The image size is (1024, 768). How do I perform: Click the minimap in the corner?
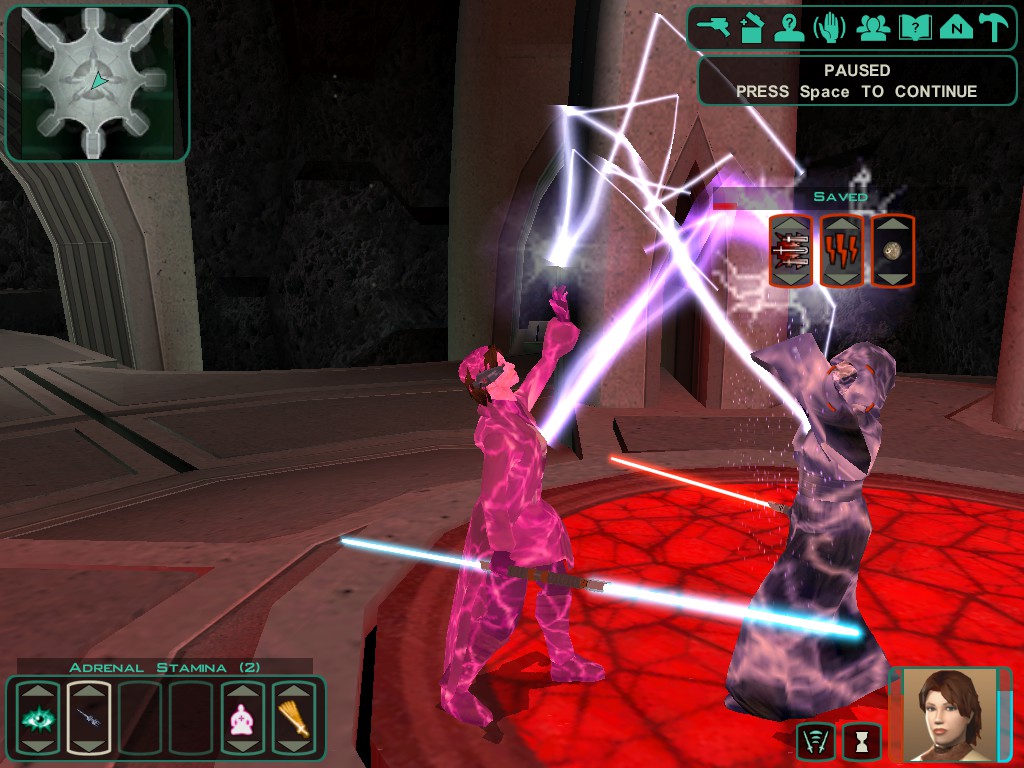coord(97,83)
